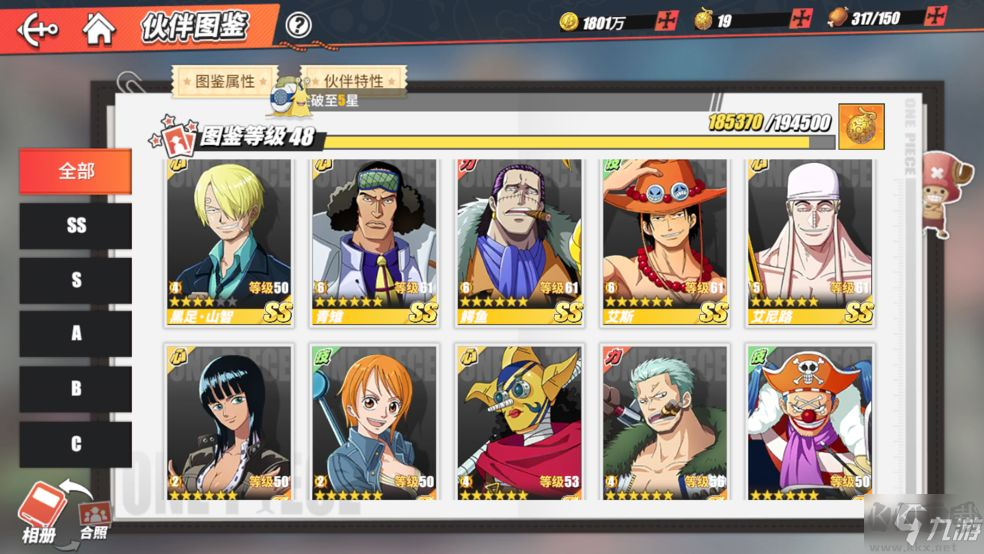Select the 艾尼路 partner card
The width and height of the screenshot is (984, 554).
[810, 241]
